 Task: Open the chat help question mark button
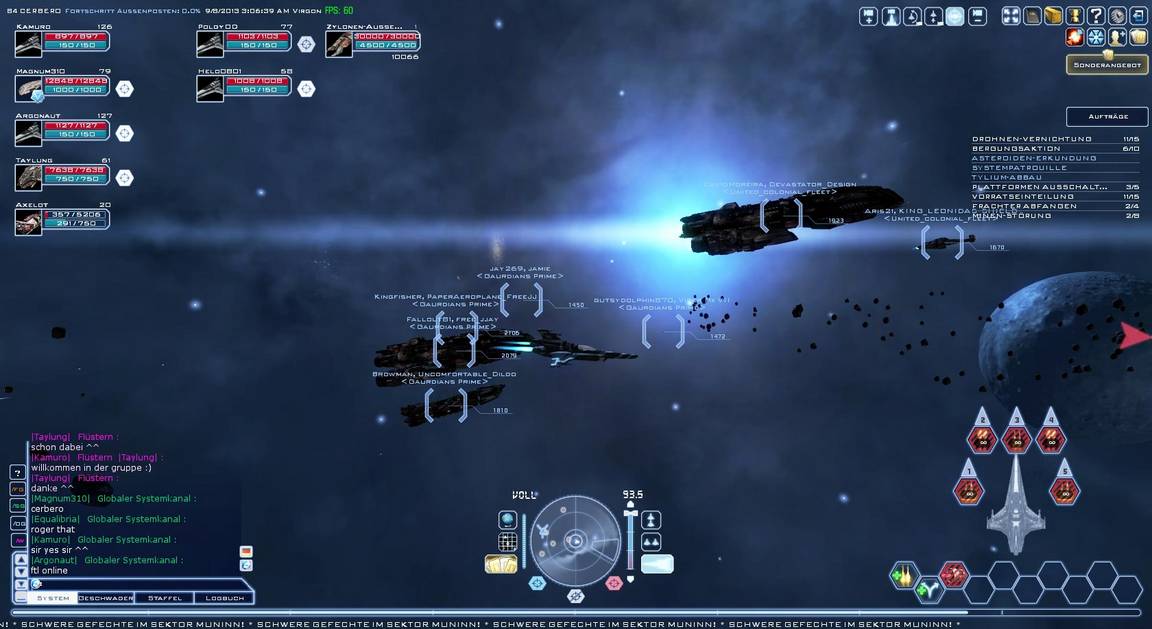tap(17, 472)
